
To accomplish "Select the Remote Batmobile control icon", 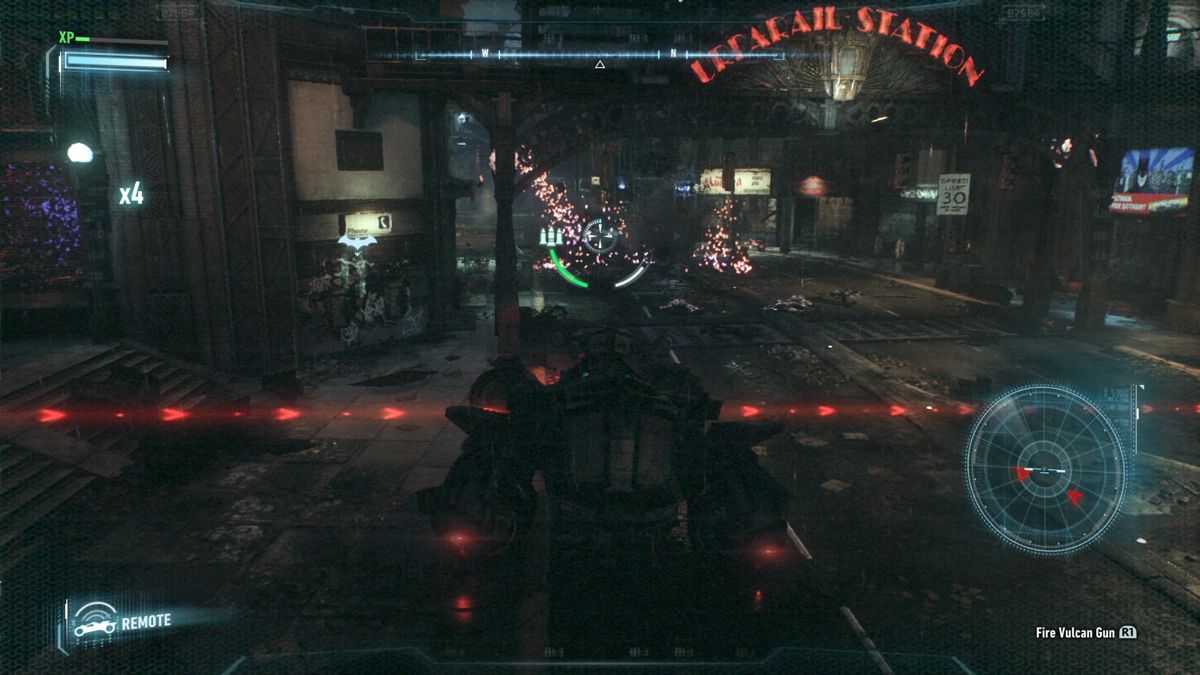I will click(x=95, y=623).
